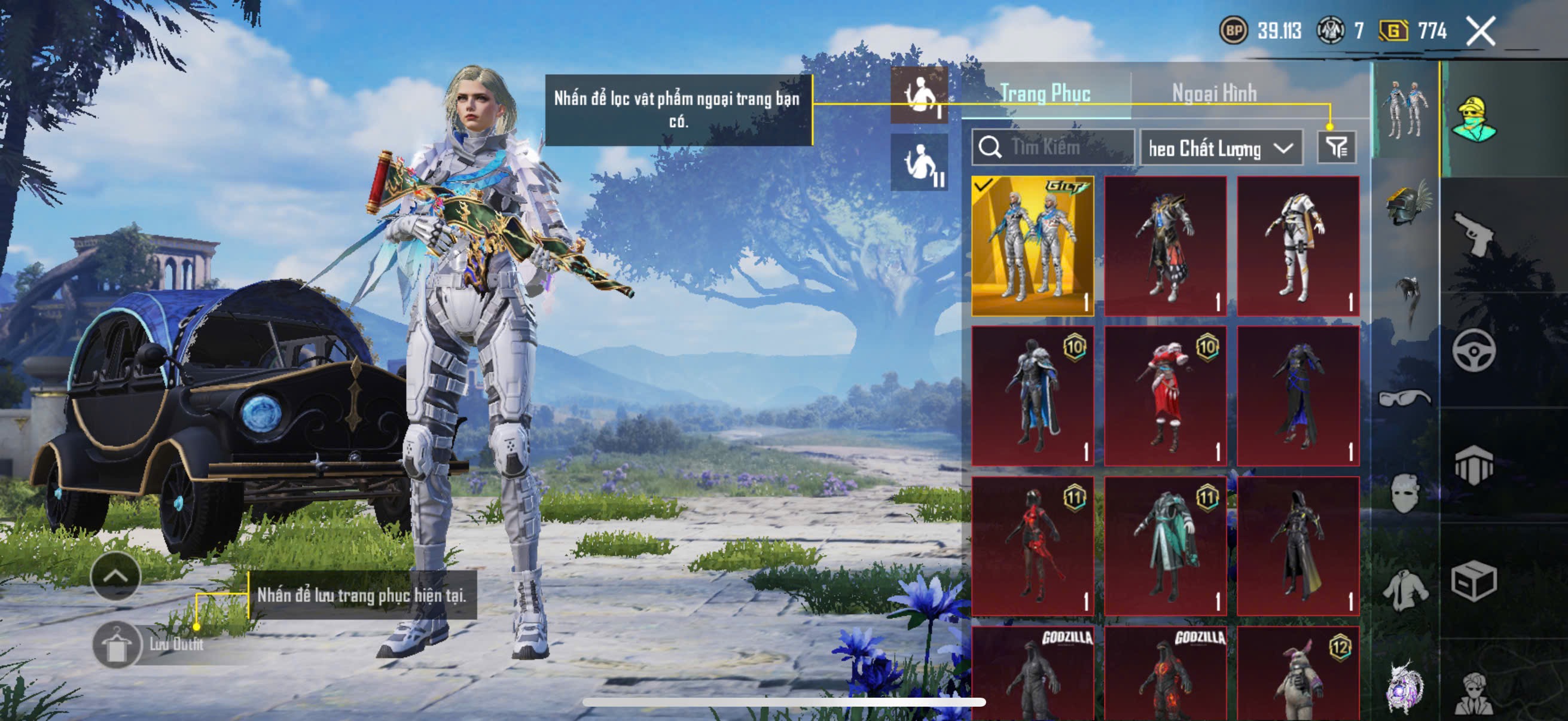Click the Tìm Kiếm search field
Viewport: 1568px width, 721px height.
coord(1053,147)
